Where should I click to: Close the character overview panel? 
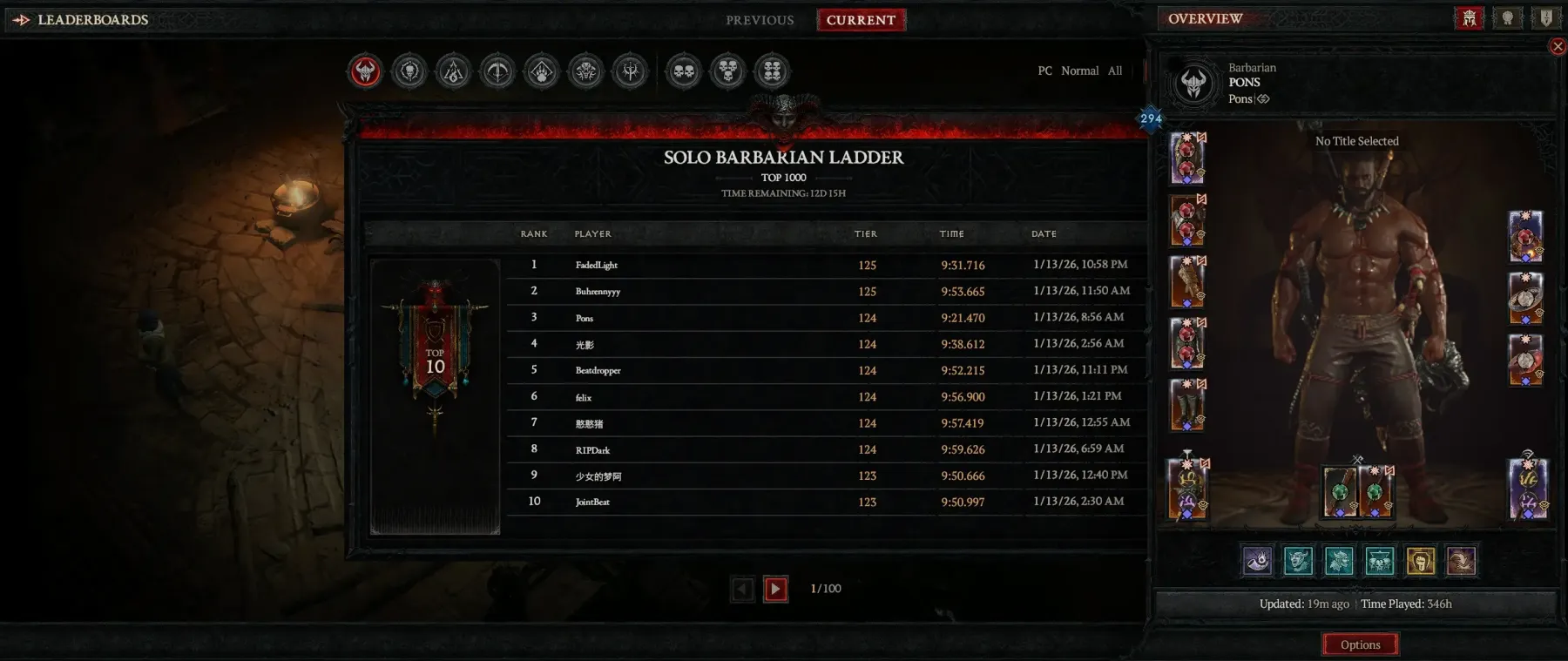pyautogui.click(x=1558, y=47)
